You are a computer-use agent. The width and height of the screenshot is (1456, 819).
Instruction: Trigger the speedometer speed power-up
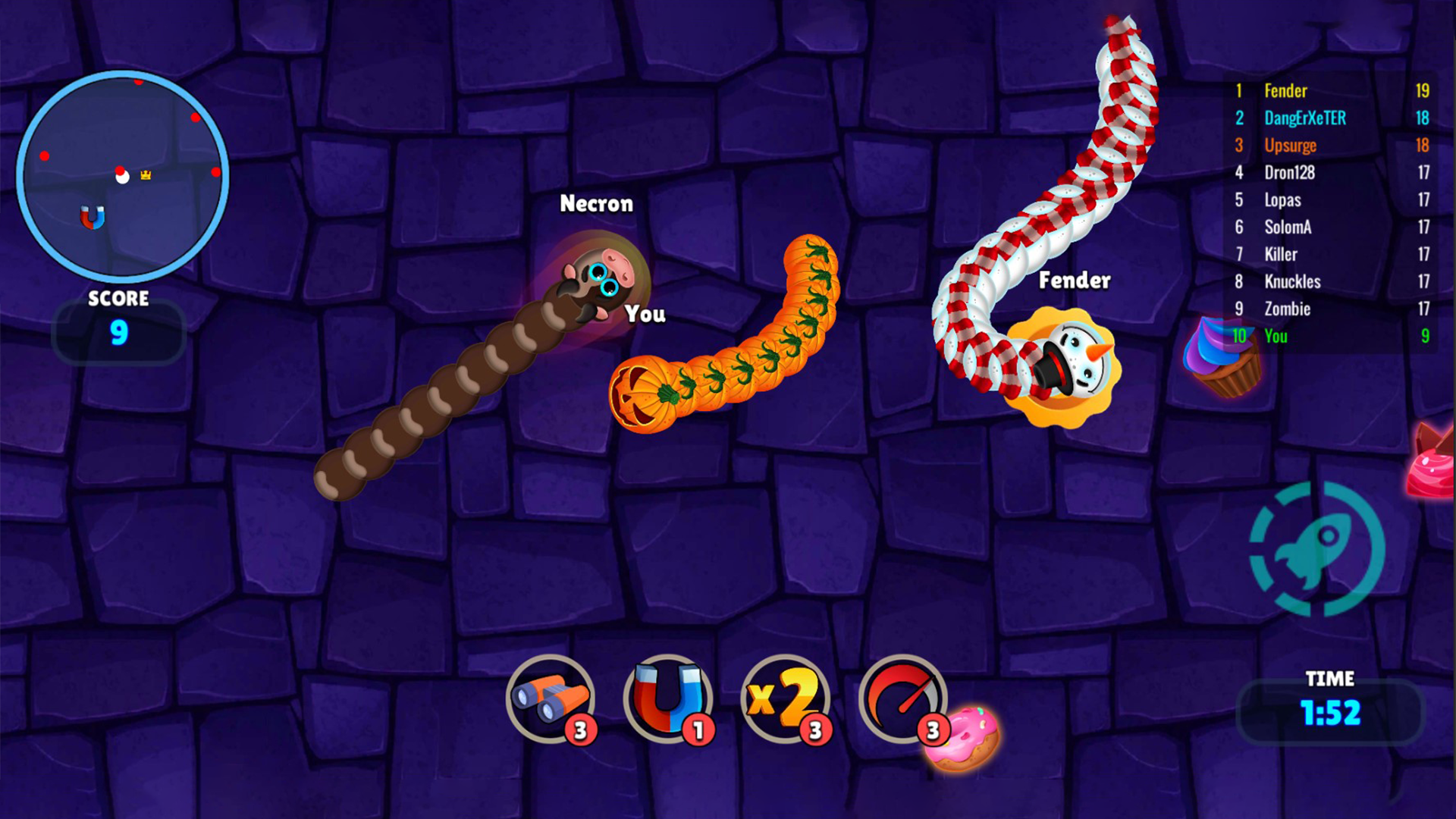pos(902,698)
